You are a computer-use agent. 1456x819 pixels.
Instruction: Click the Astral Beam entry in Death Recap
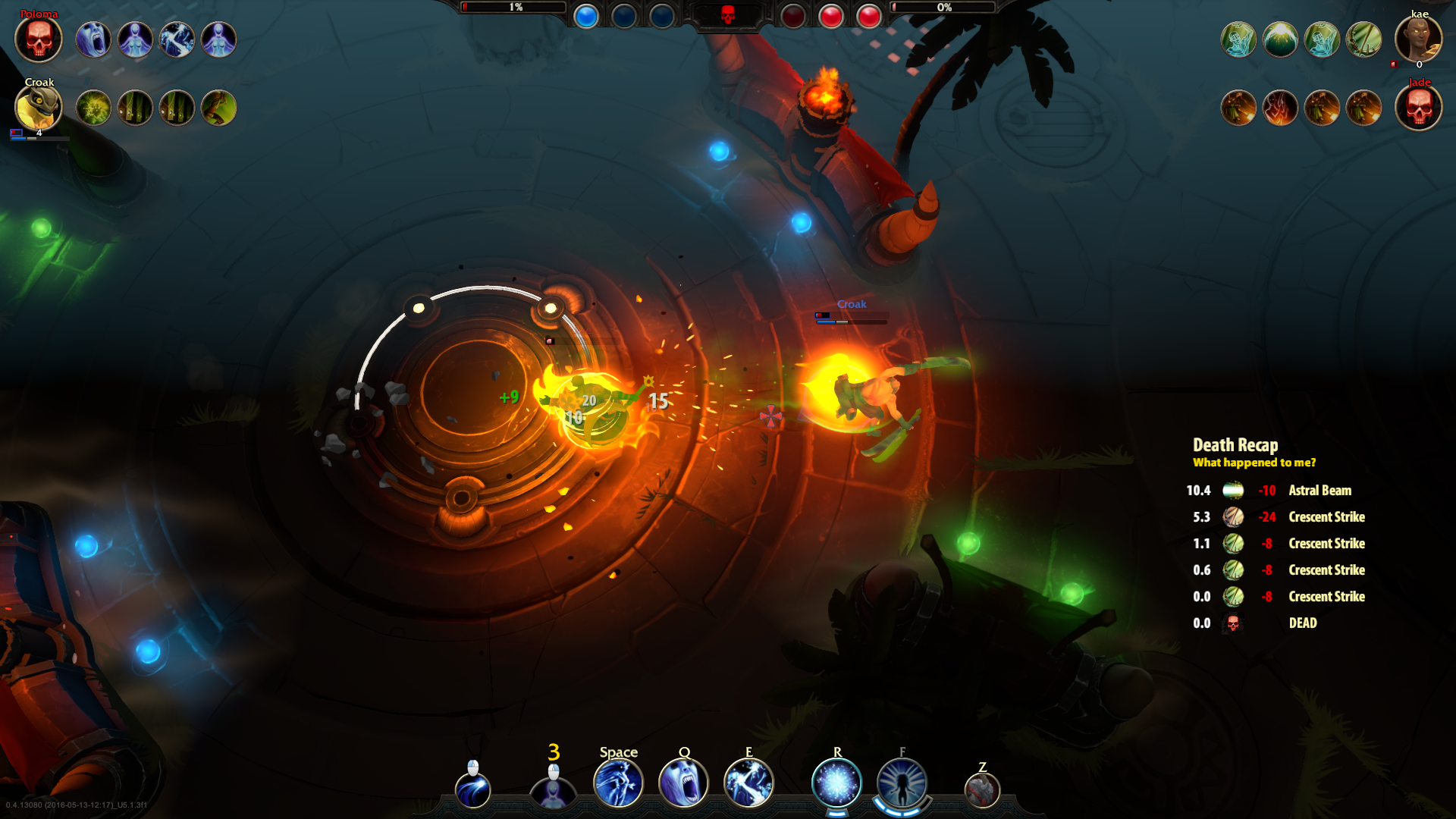point(1321,491)
